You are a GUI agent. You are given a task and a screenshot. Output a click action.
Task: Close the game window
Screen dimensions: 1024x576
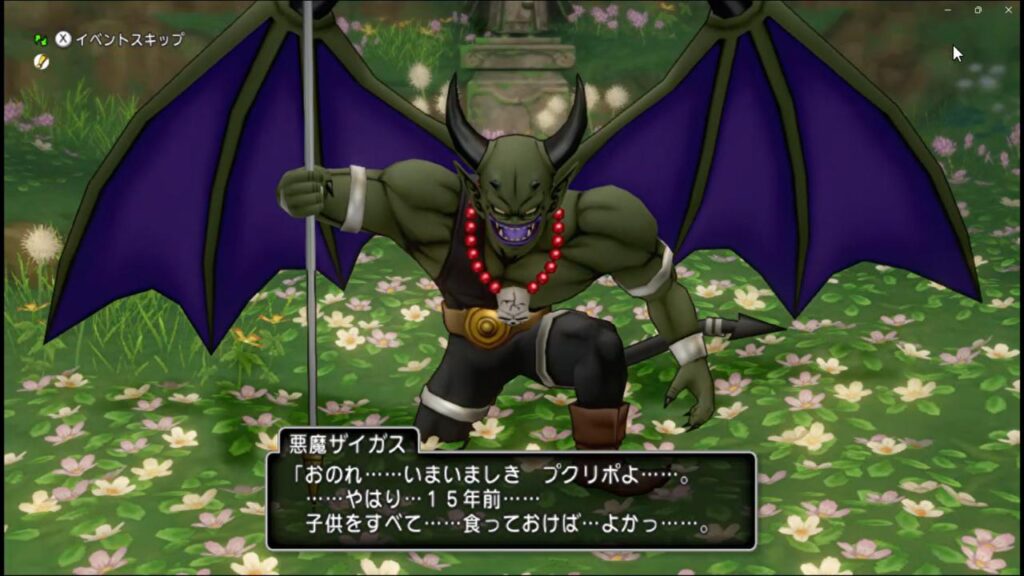(1006, 9)
